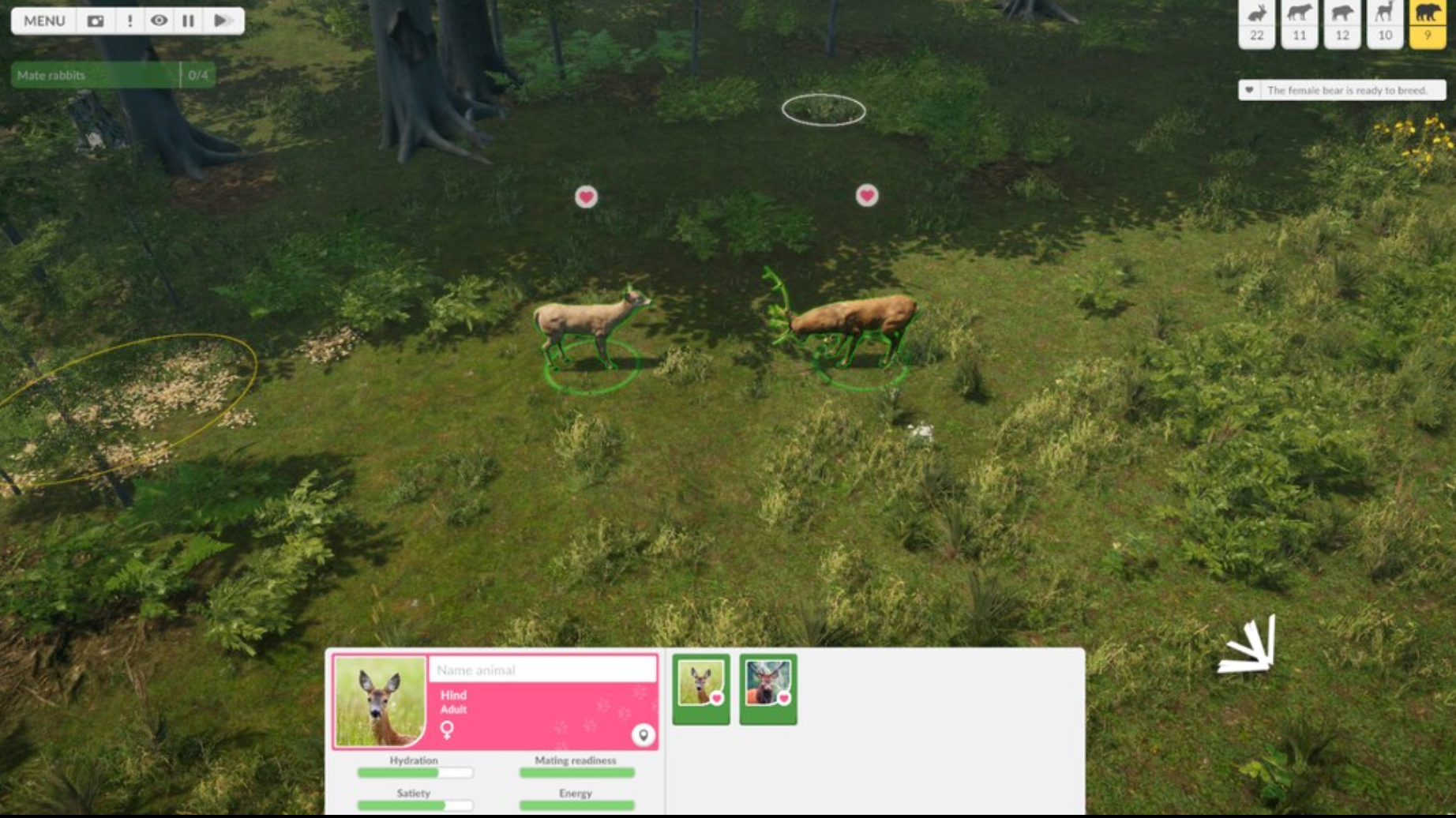
Task: Toggle observation mode with the eye icon
Action: [x=159, y=21]
